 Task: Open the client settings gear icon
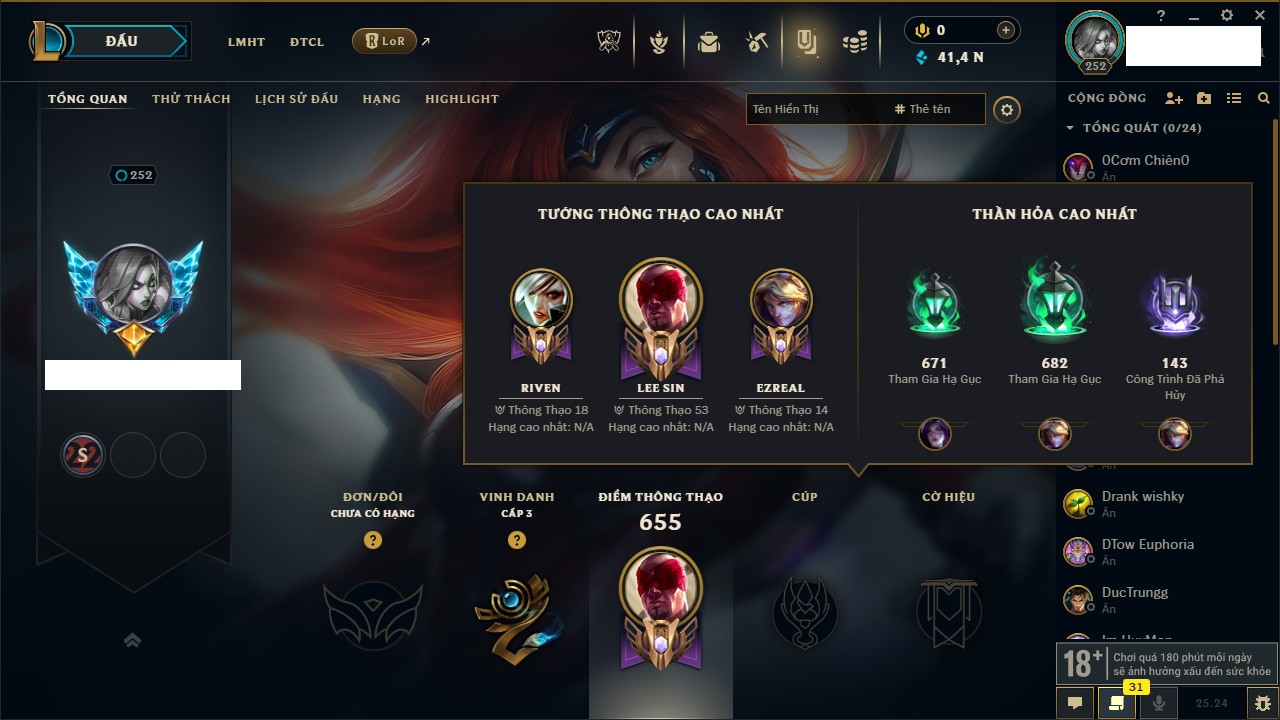pyautogui.click(x=1227, y=15)
